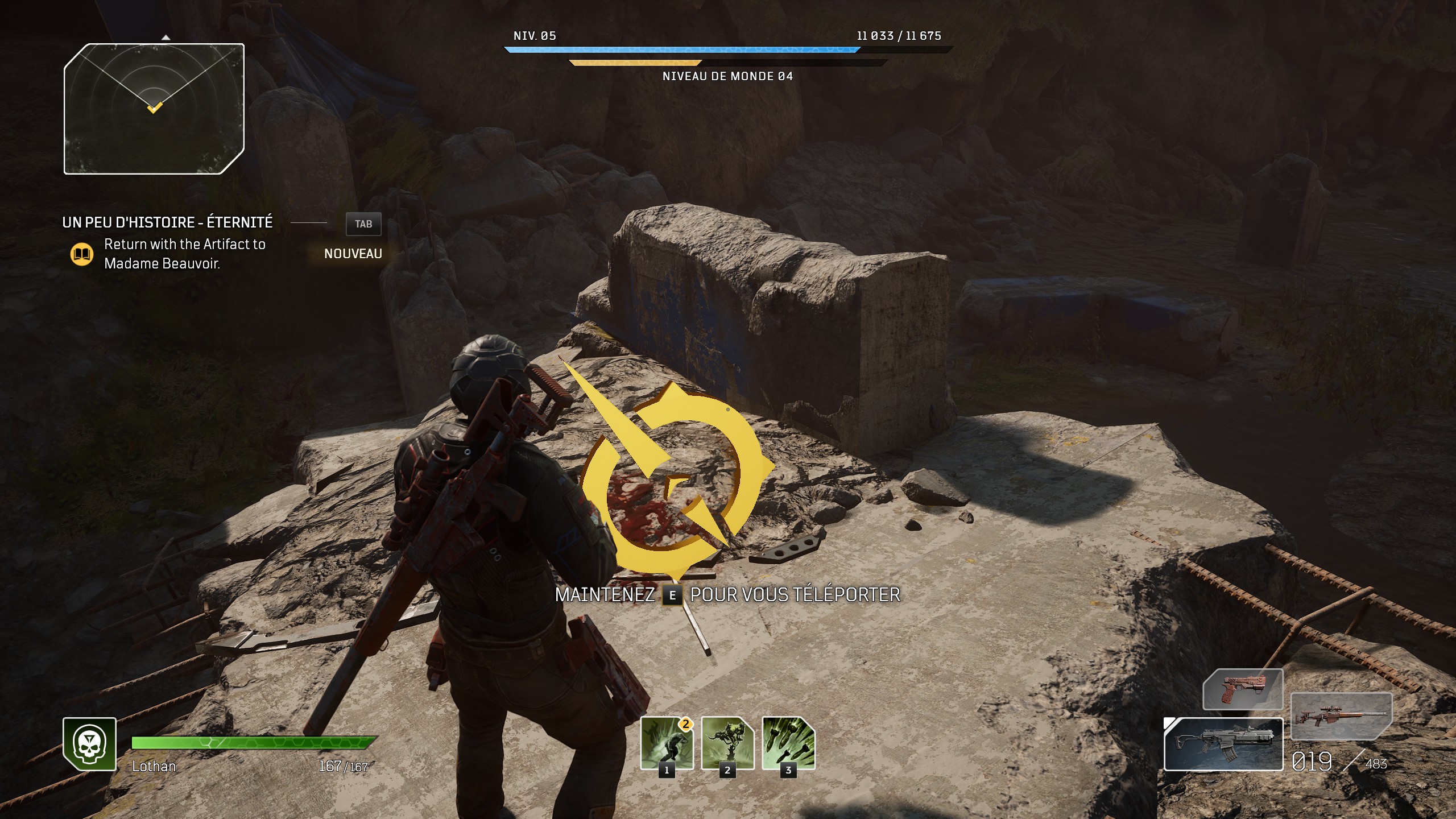Choose the equipped assault rifle slot

(1223, 744)
